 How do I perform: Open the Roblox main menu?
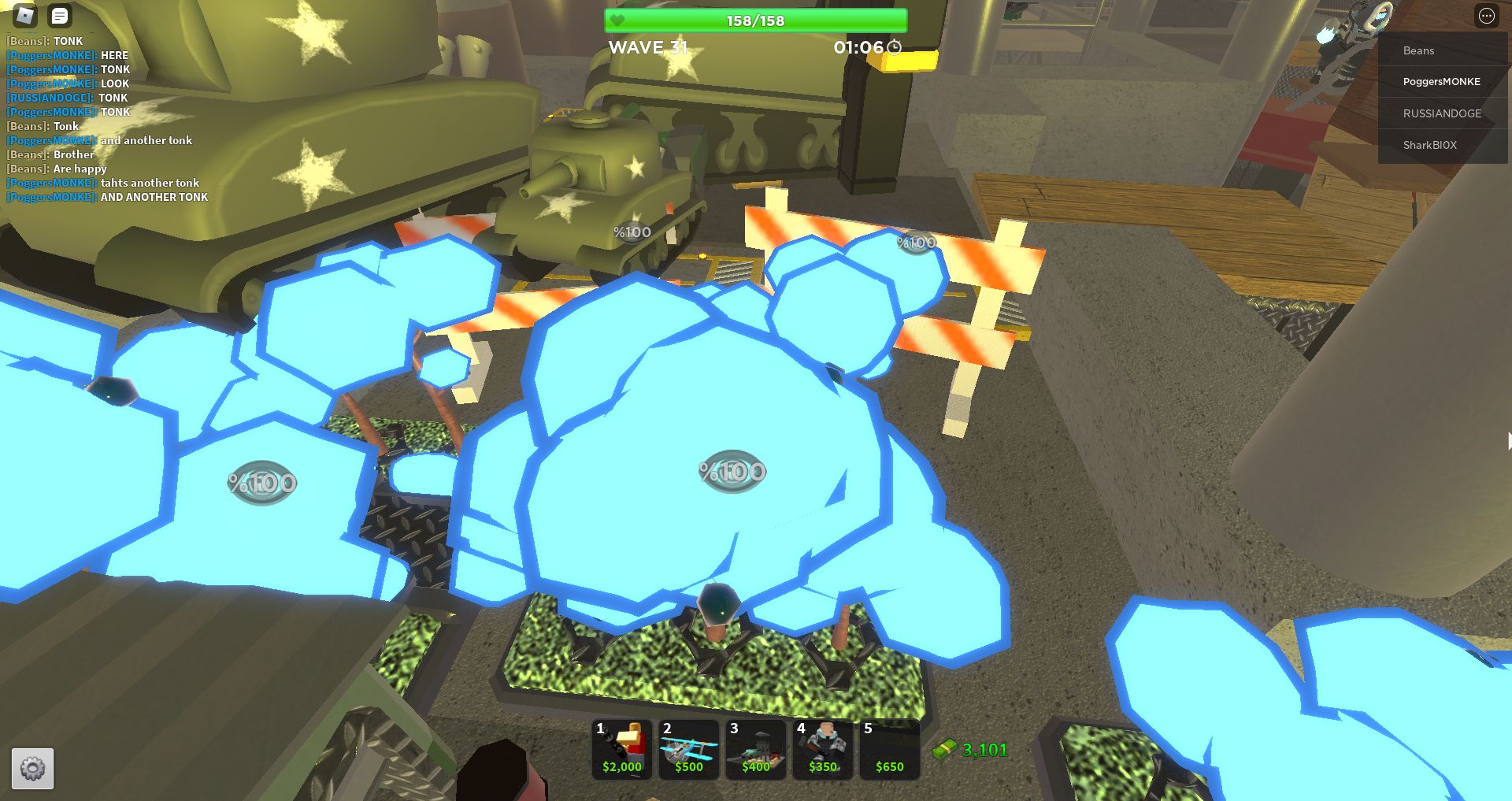25,15
